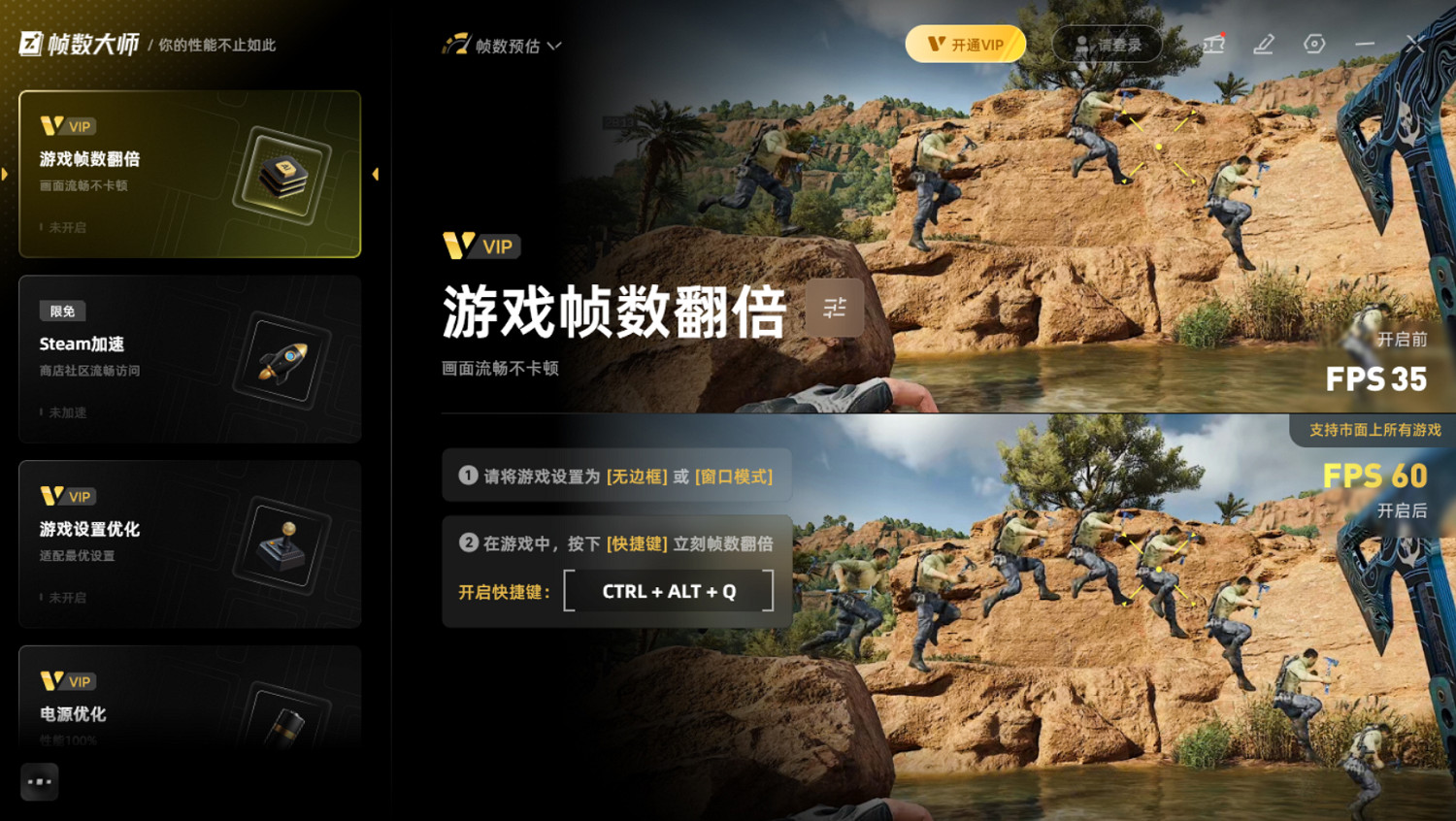
Task: Open the settings gear icon in the title bar
Action: point(1312,44)
